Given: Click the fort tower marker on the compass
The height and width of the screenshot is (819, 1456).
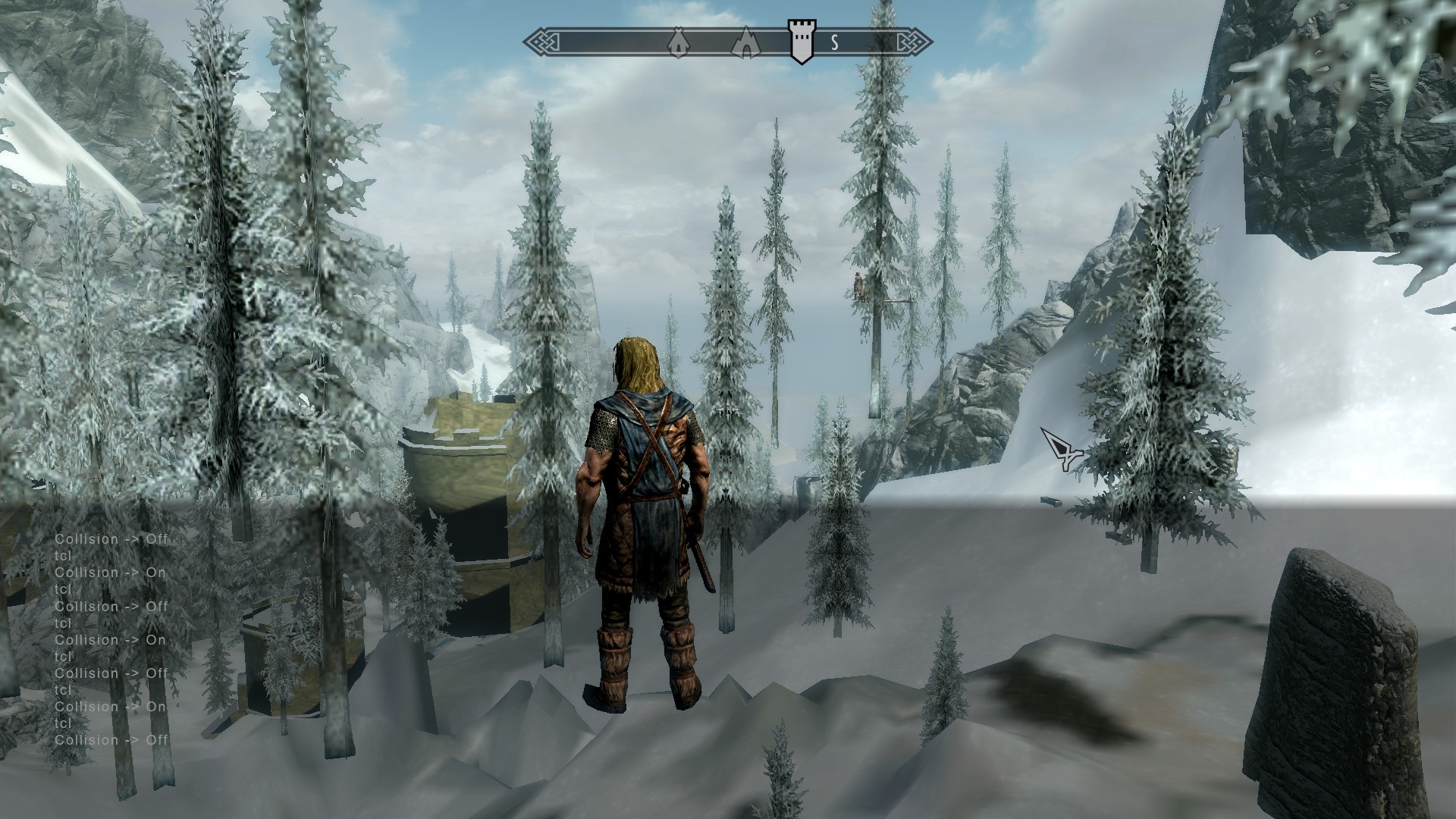Looking at the screenshot, I should 801,42.
